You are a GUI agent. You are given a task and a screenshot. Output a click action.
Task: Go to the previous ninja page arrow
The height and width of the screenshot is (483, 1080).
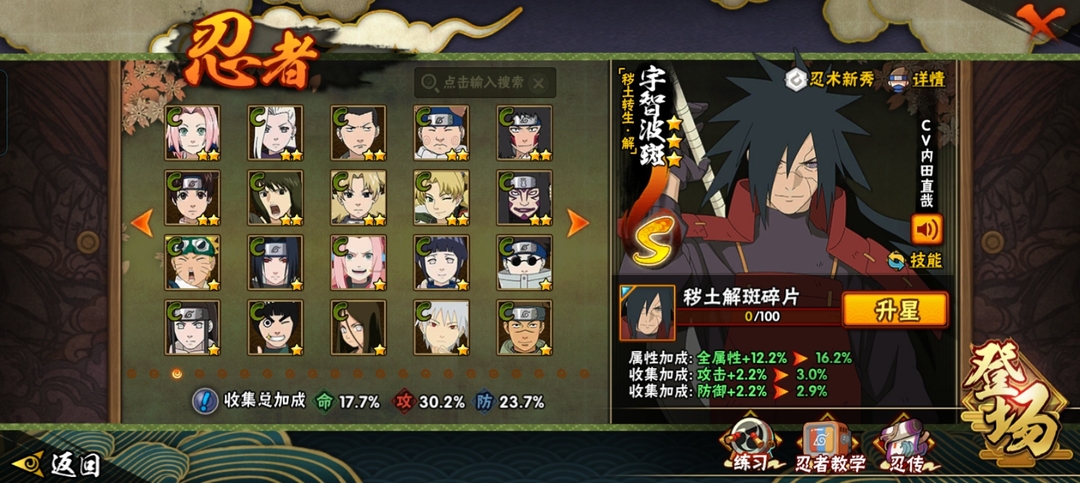[142, 222]
